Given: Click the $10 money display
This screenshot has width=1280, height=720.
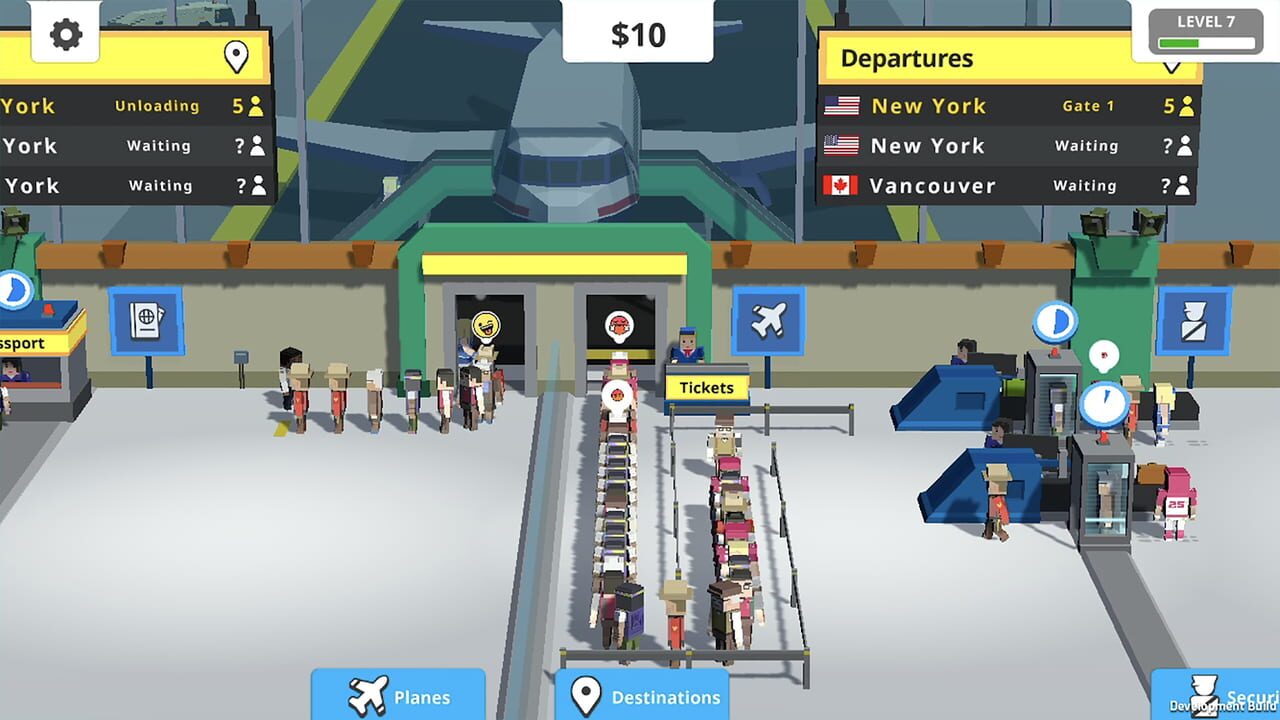Looking at the screenshot, I should click(639, 32).
